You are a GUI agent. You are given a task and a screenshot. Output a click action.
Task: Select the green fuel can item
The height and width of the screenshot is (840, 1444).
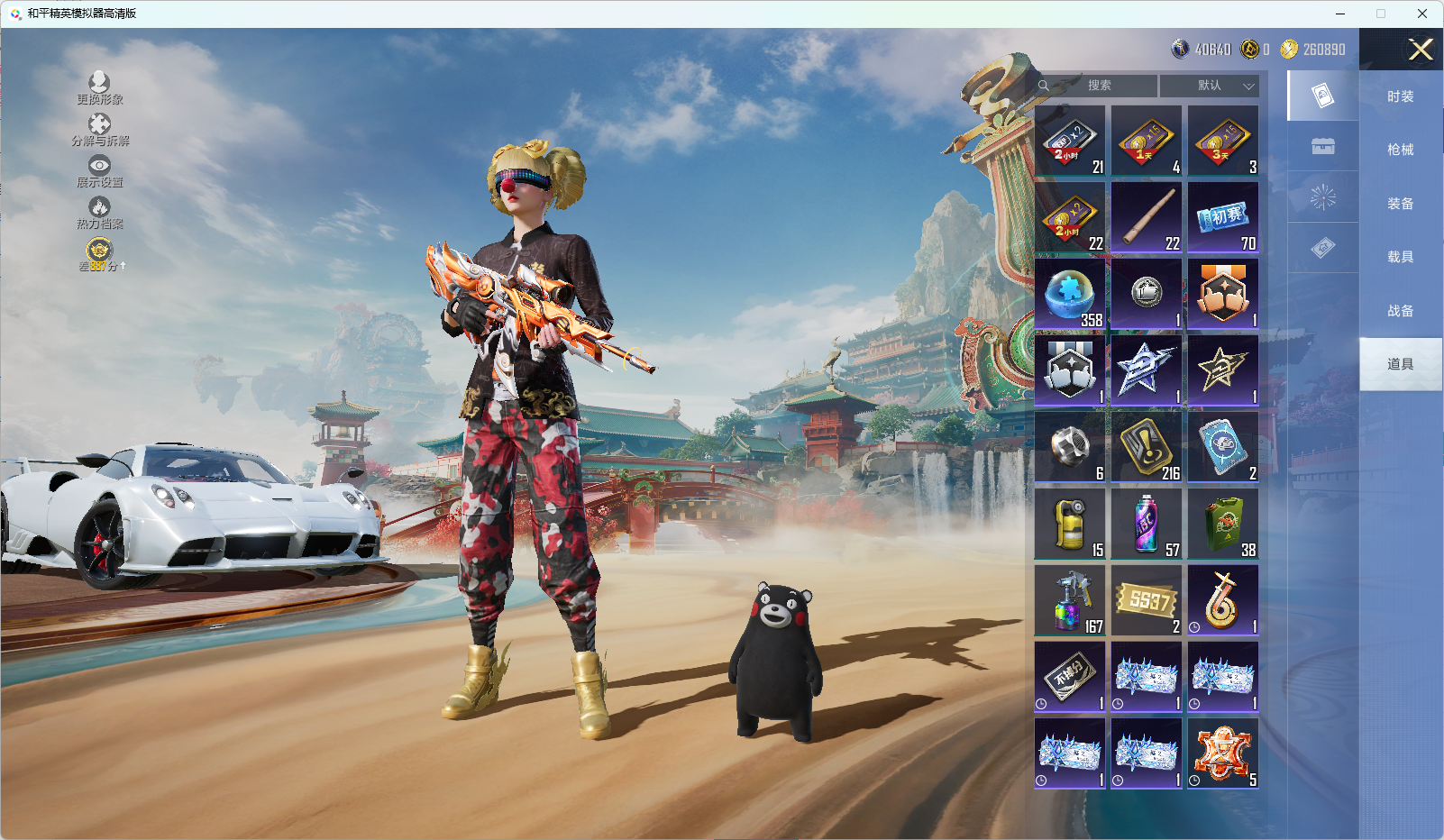point(1223,525)
